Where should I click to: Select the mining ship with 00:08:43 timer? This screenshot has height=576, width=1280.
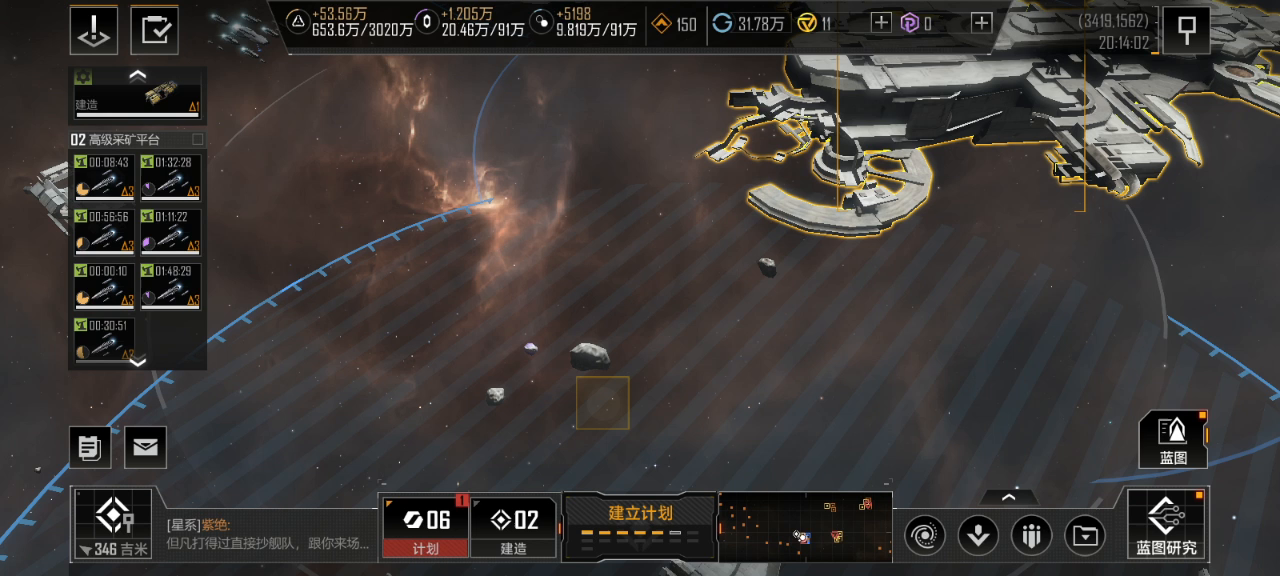[x=104, y=177]
